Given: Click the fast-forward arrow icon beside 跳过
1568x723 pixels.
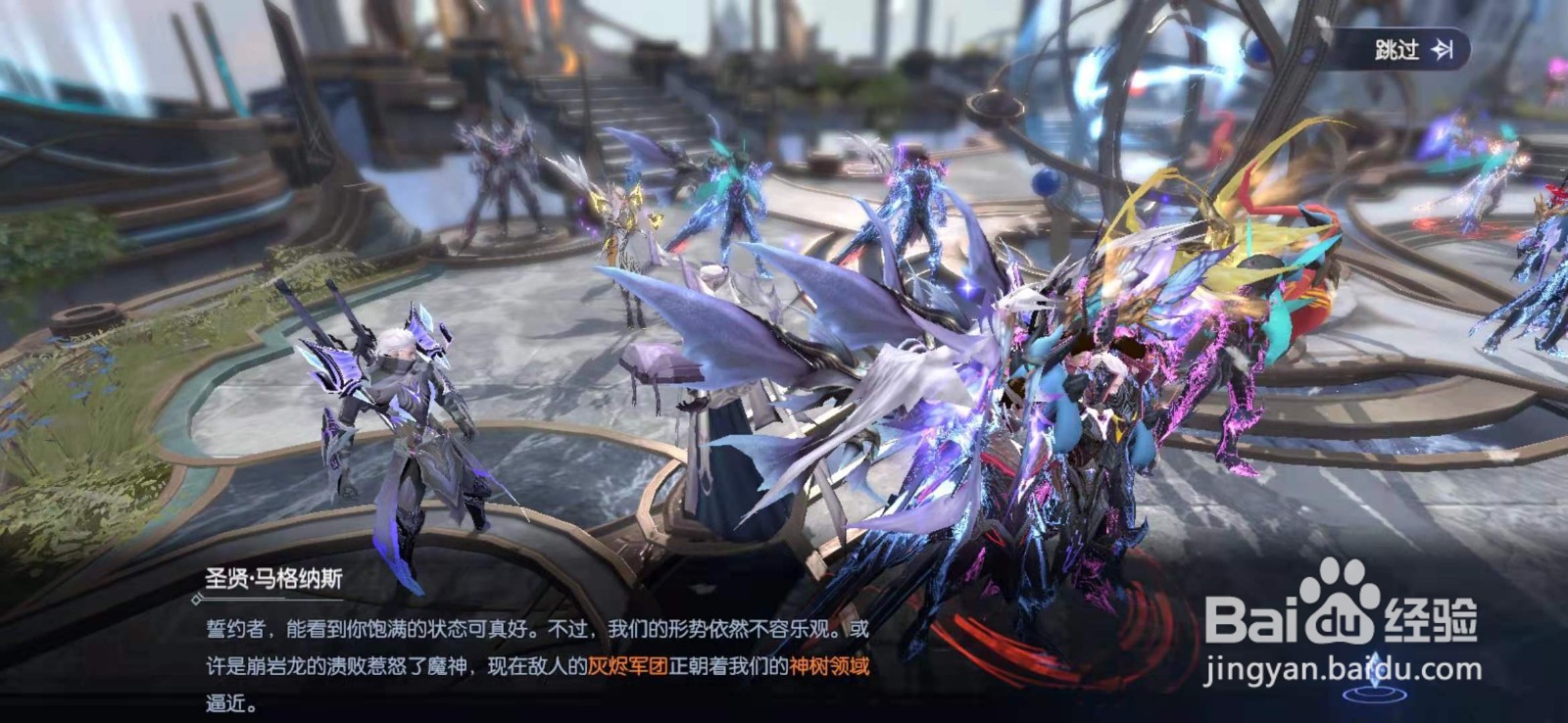Looking at the screenshot, I should (x=1441, y=48).
